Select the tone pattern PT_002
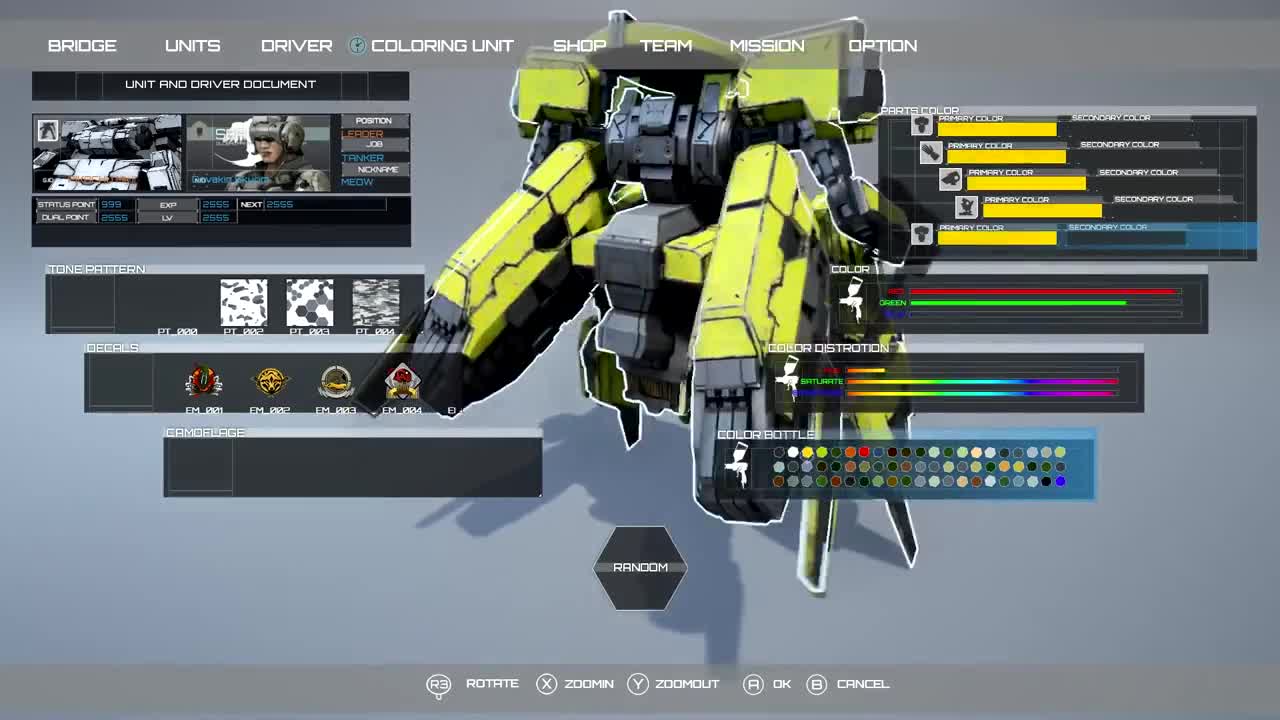The height and width of the screenshot is (720, 1280). coord(244,300)
